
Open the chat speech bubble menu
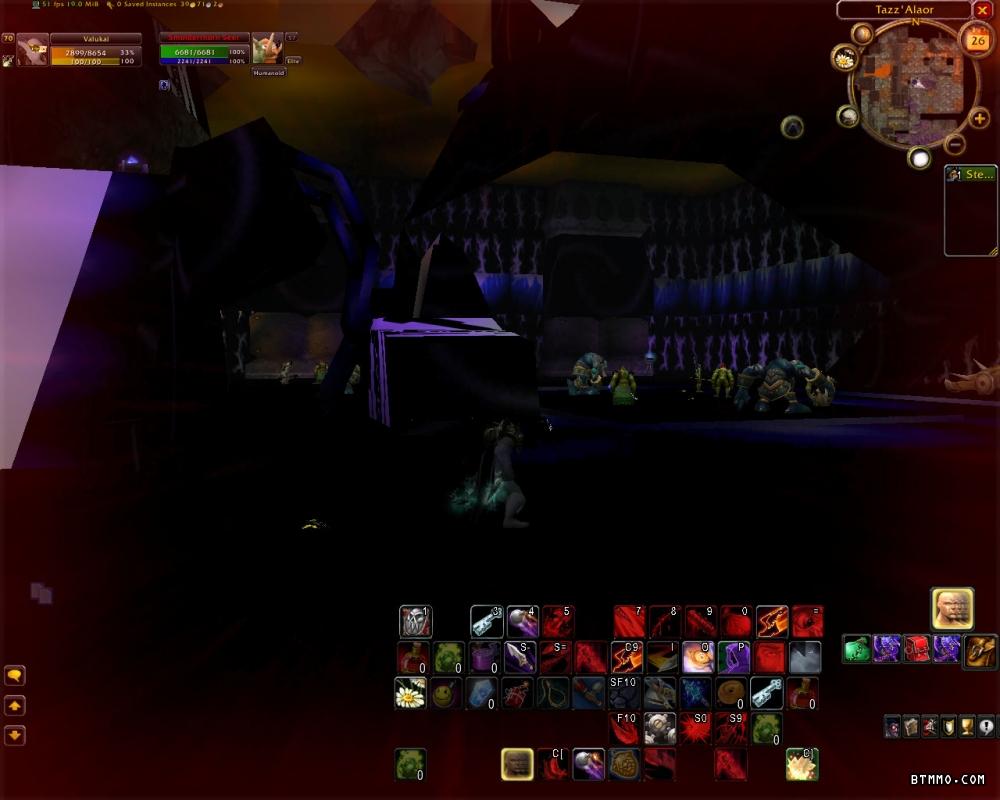pyautogui.click(x=15, y=676)
